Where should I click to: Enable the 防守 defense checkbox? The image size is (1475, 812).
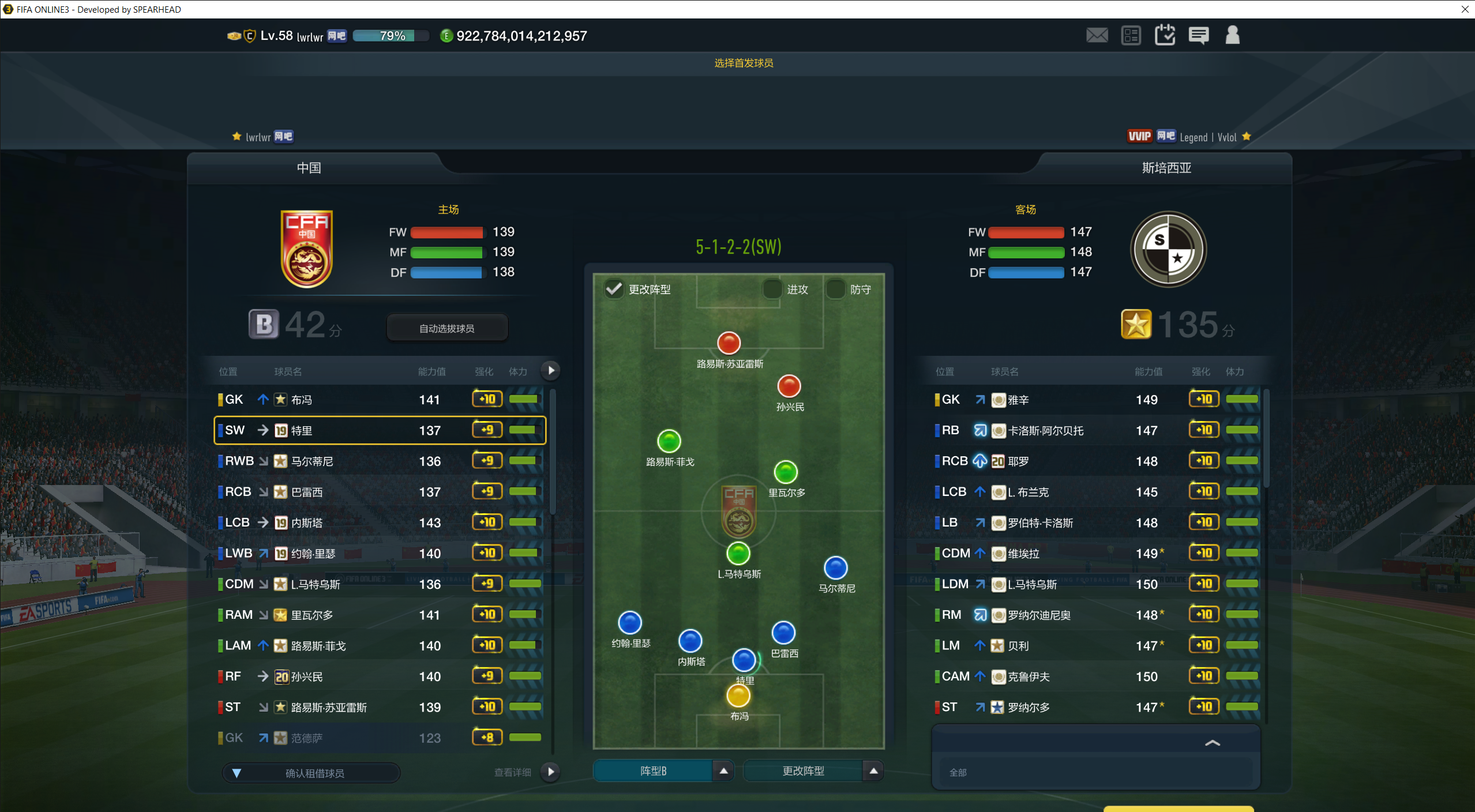tap(835, 289)
